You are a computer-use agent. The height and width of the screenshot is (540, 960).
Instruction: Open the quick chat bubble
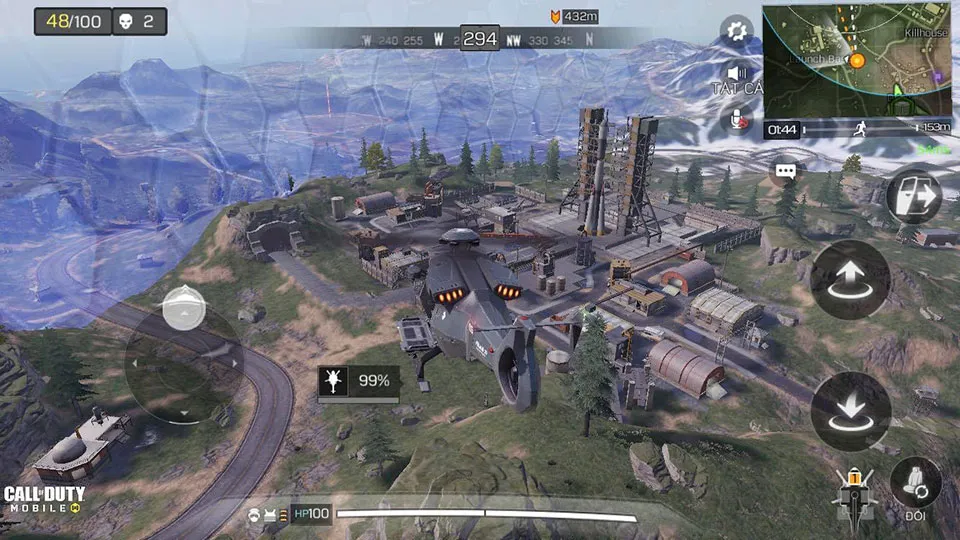pos(786,171)
